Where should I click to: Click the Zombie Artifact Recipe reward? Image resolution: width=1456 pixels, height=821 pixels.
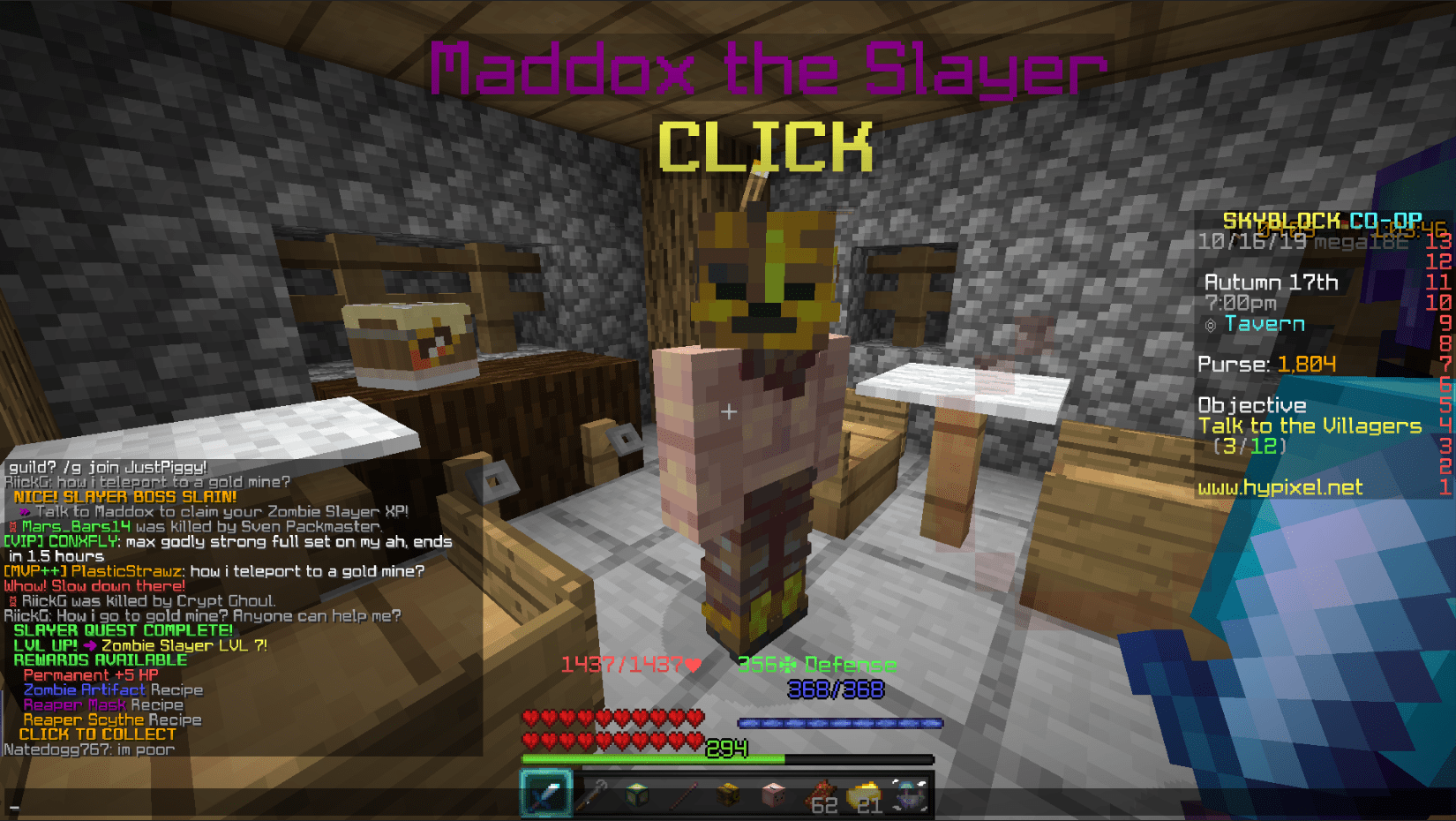coord(110,689)
